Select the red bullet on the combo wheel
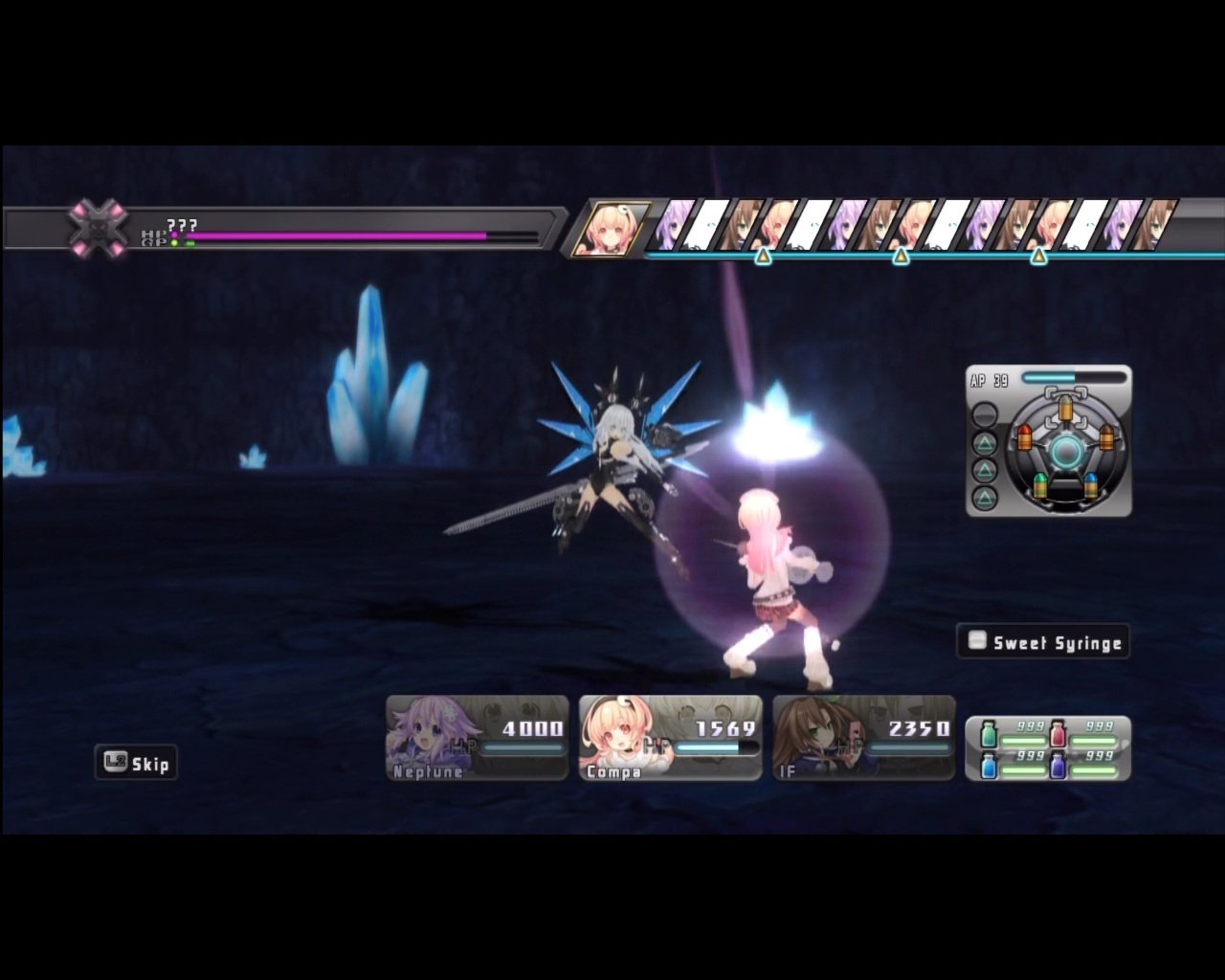The height and width of the screenshot is (980, 1225). [1025, 438]
